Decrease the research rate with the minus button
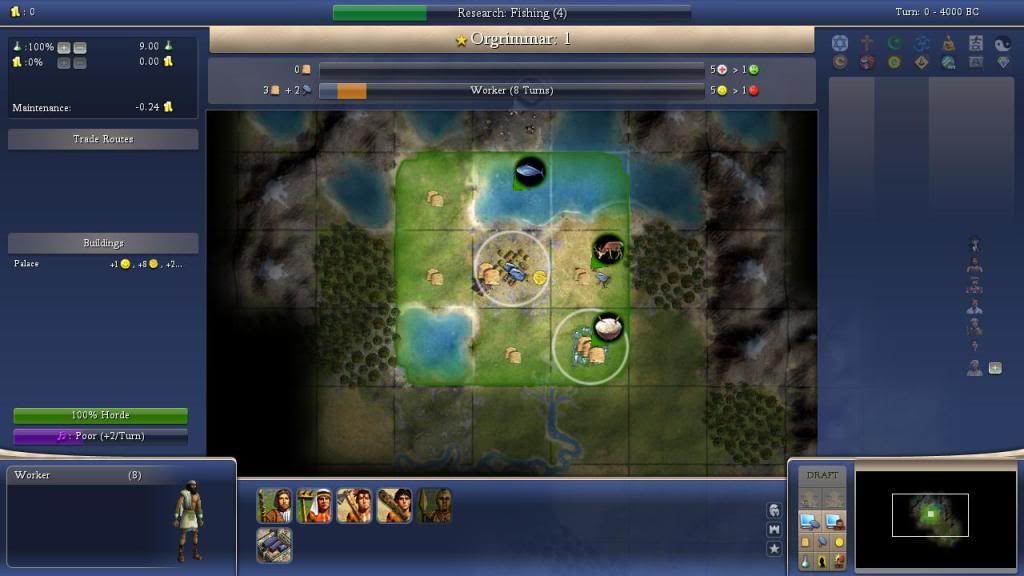Viewport: 1024px width, 576px height. 80,47
